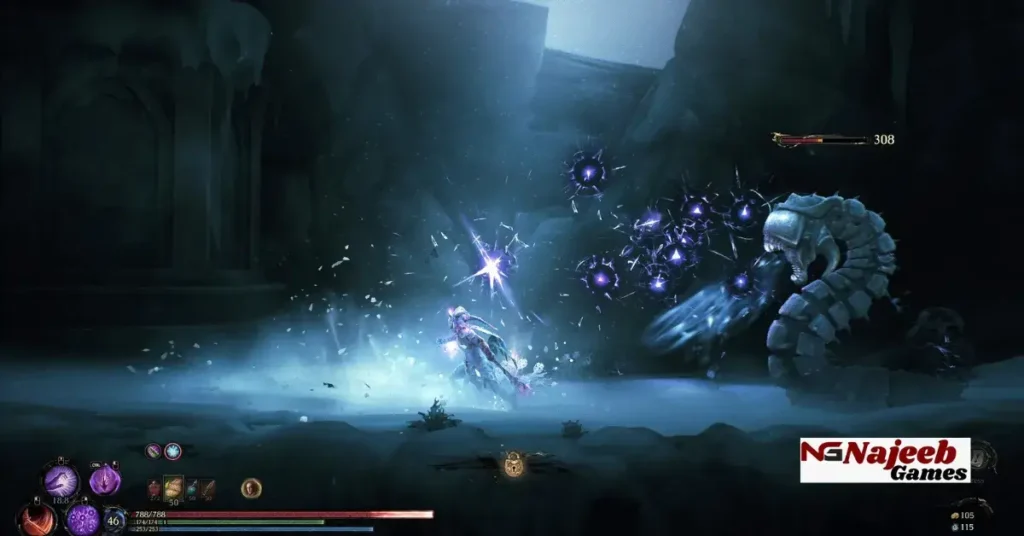The height and width of the screenshot is (536, 1024).
Task: Use the purple crystal flower ability
Action: click(105, 481)
